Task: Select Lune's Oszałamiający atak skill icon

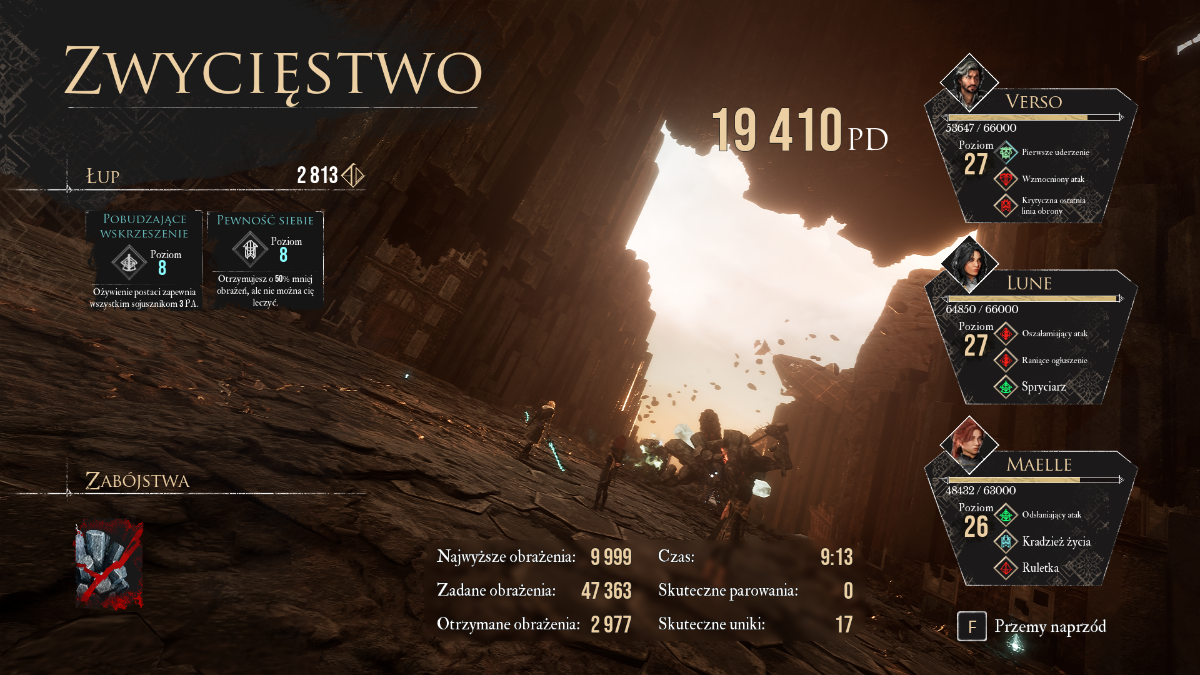Action: point(1007,334)
